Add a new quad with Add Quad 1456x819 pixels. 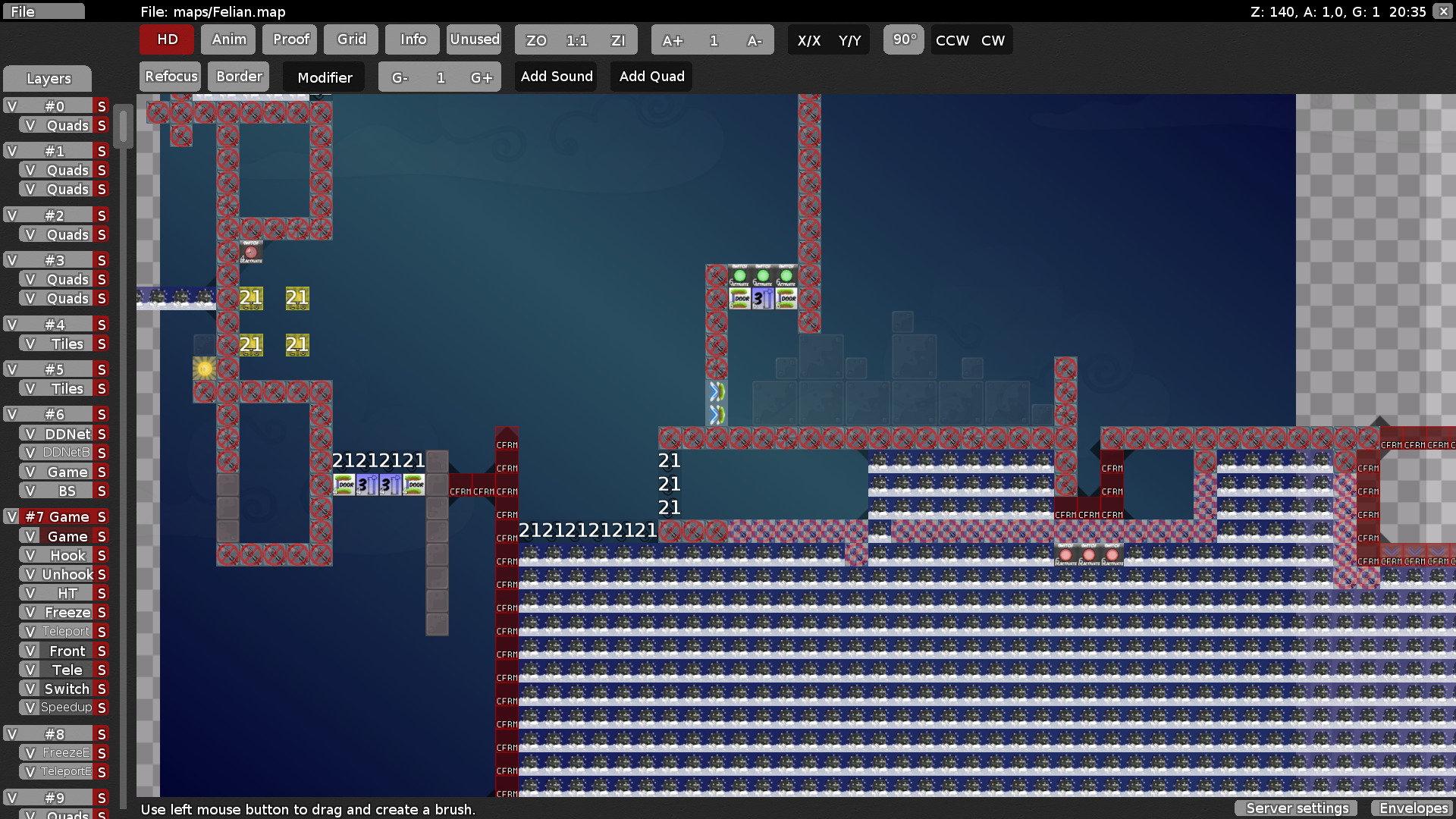coord(651,76)
